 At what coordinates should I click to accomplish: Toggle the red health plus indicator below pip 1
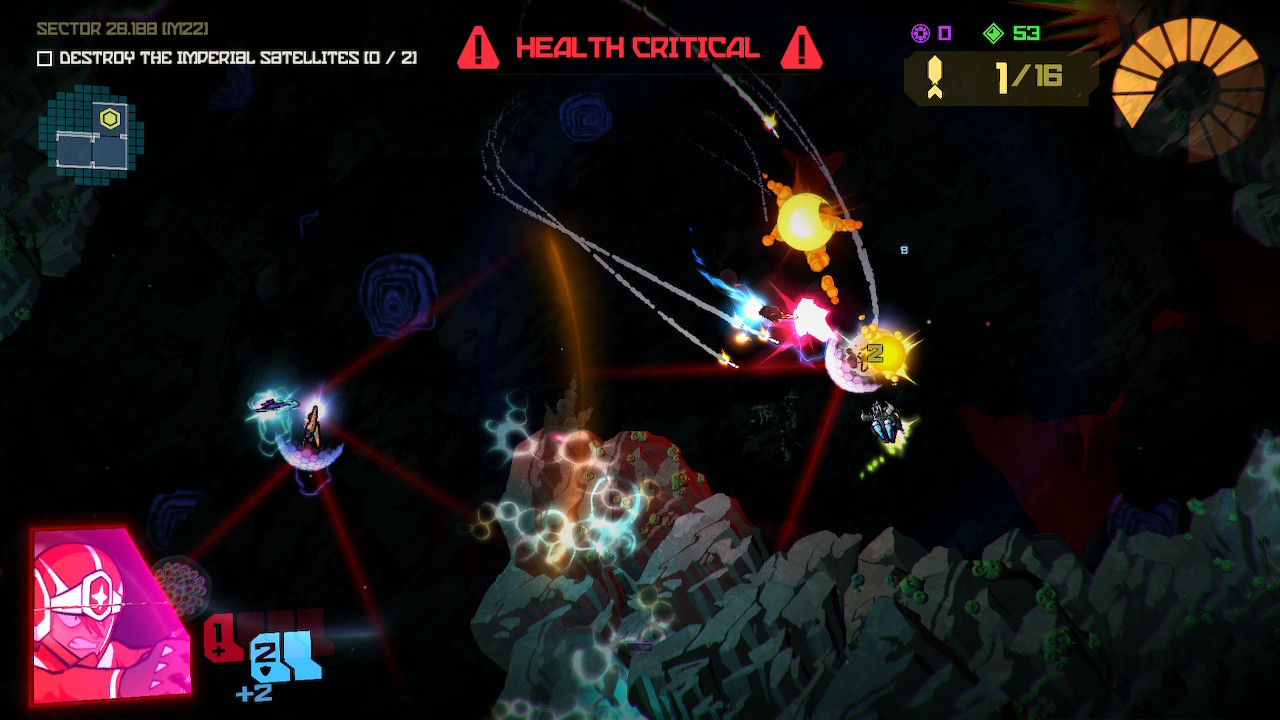coord(217,651)
